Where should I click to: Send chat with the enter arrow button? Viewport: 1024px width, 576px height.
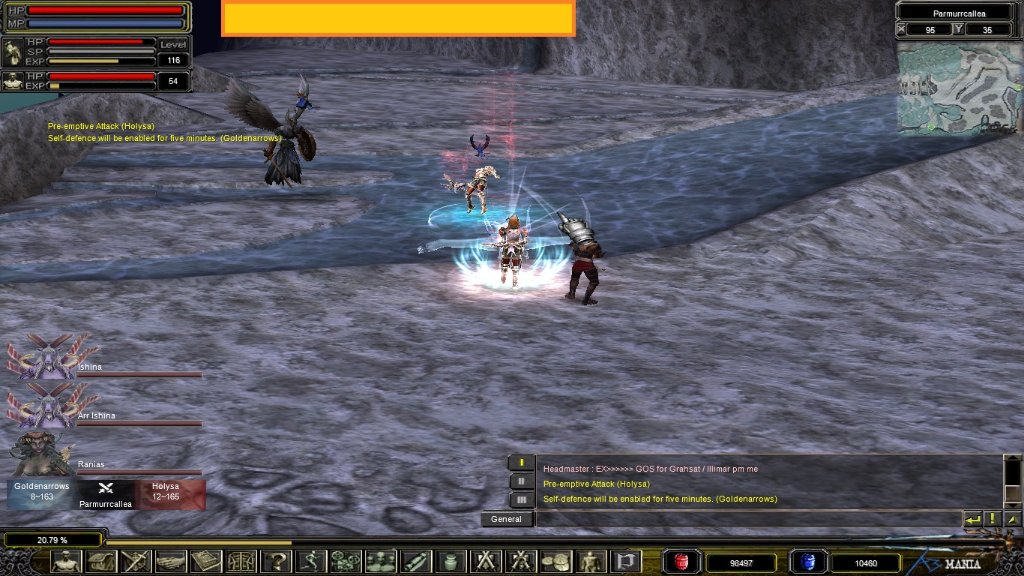pyautogui.click(x=972, y=519)
